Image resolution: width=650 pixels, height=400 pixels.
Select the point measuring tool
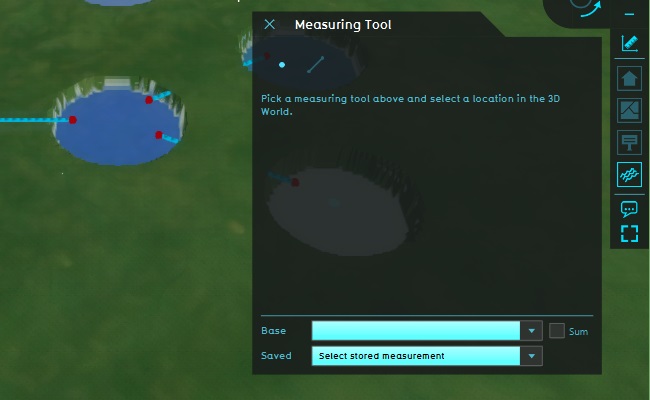point(282,65)
